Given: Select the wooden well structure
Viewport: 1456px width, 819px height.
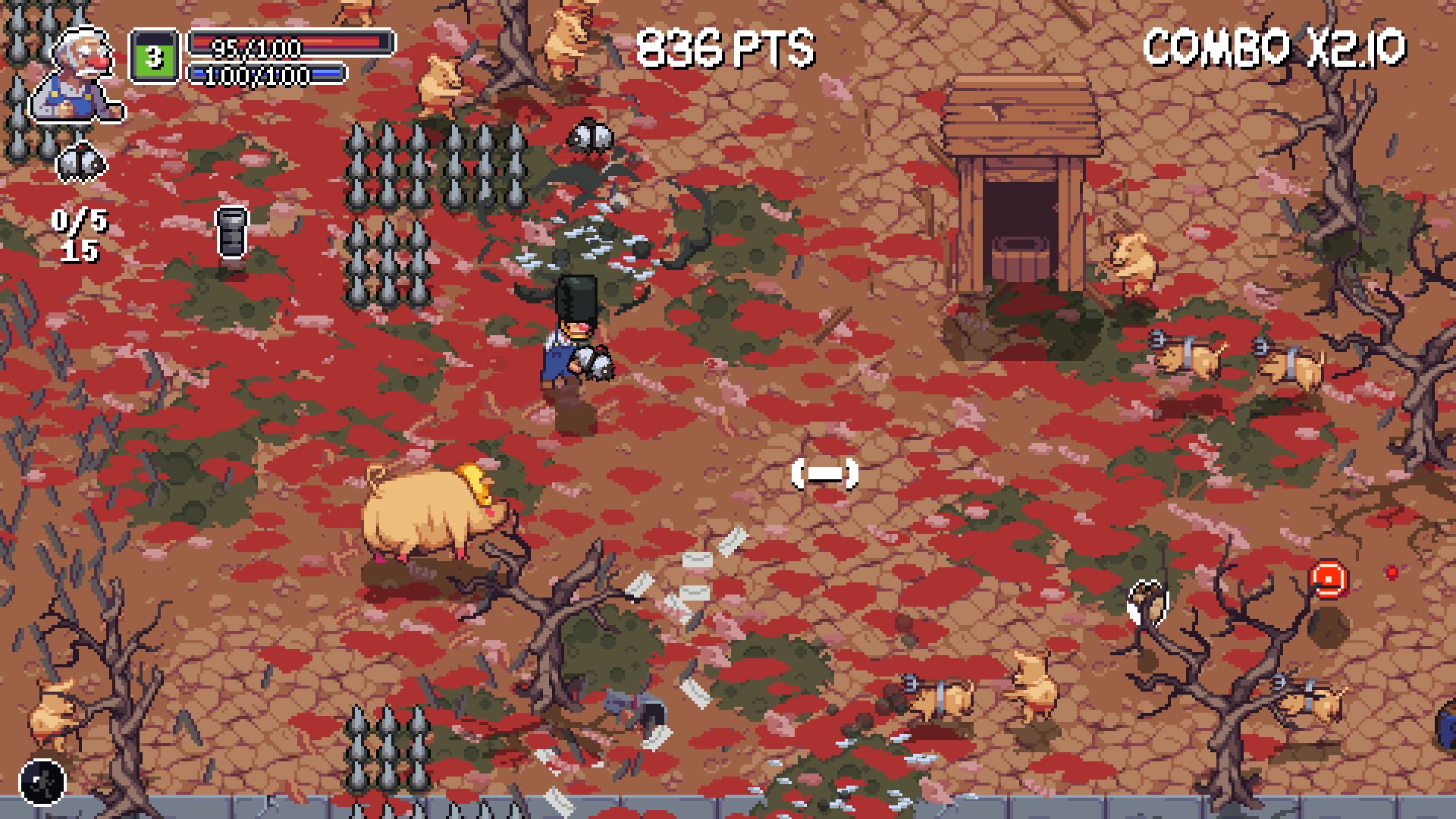Looking at the screenshot, I should coord(1020,174).
